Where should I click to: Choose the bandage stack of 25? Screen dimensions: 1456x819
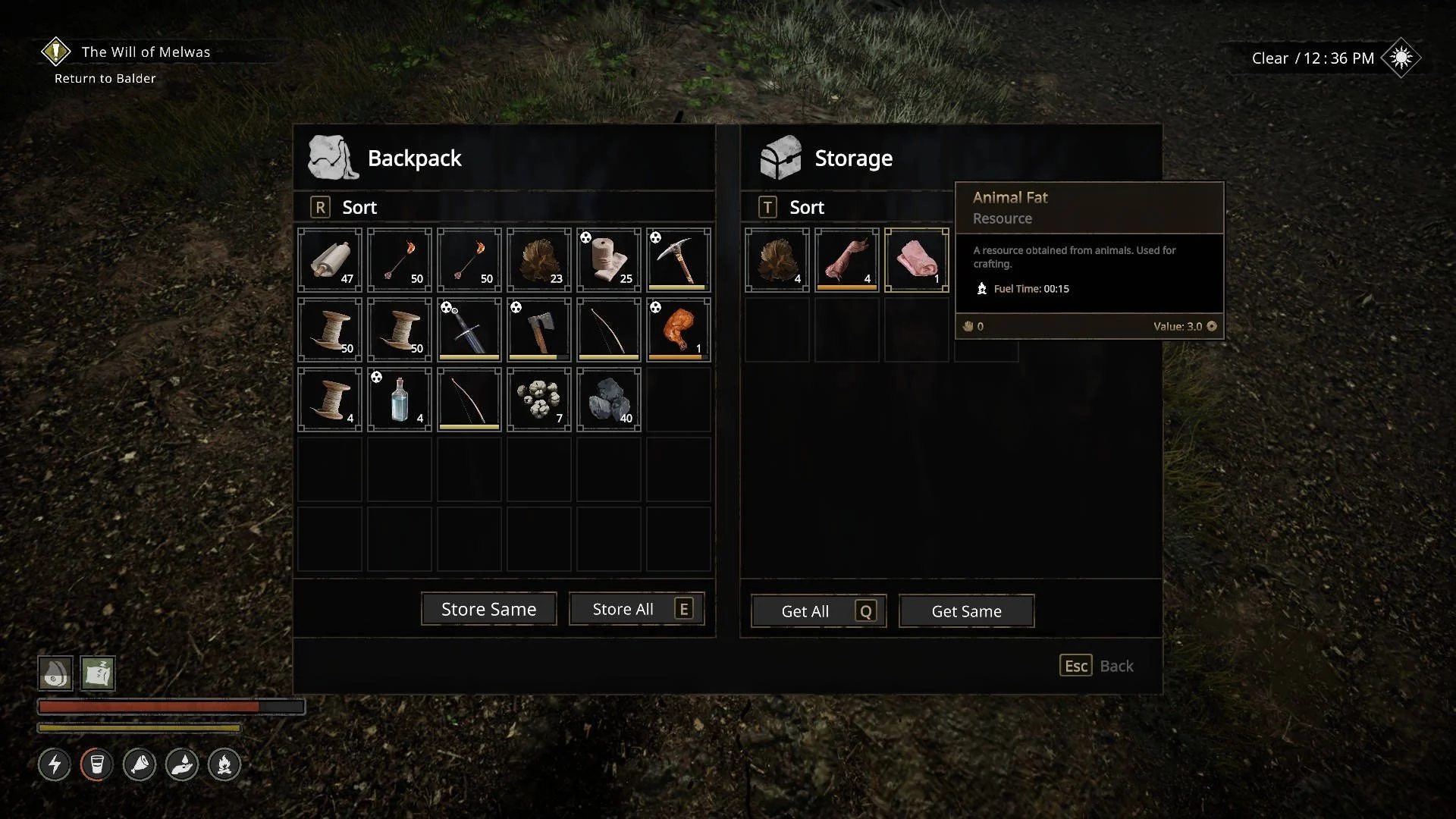click(608, 259)
